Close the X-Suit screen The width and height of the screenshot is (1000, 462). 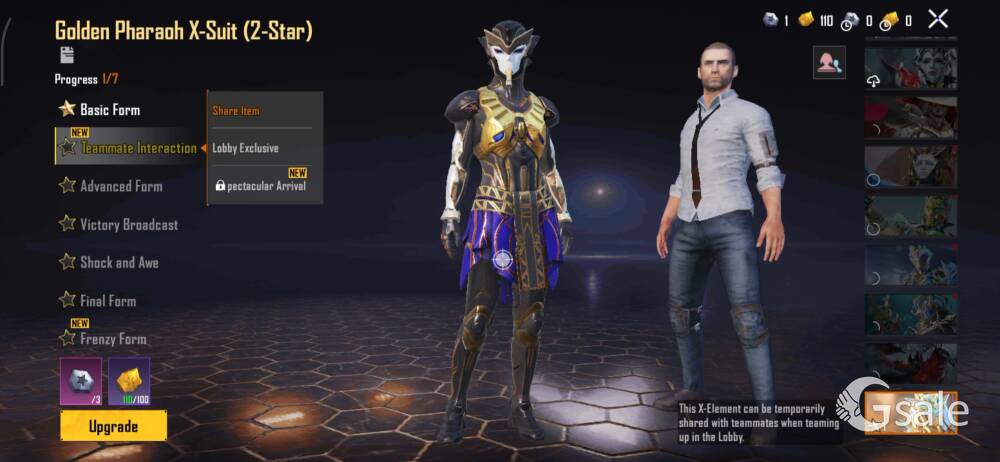(x=938, y=18)
